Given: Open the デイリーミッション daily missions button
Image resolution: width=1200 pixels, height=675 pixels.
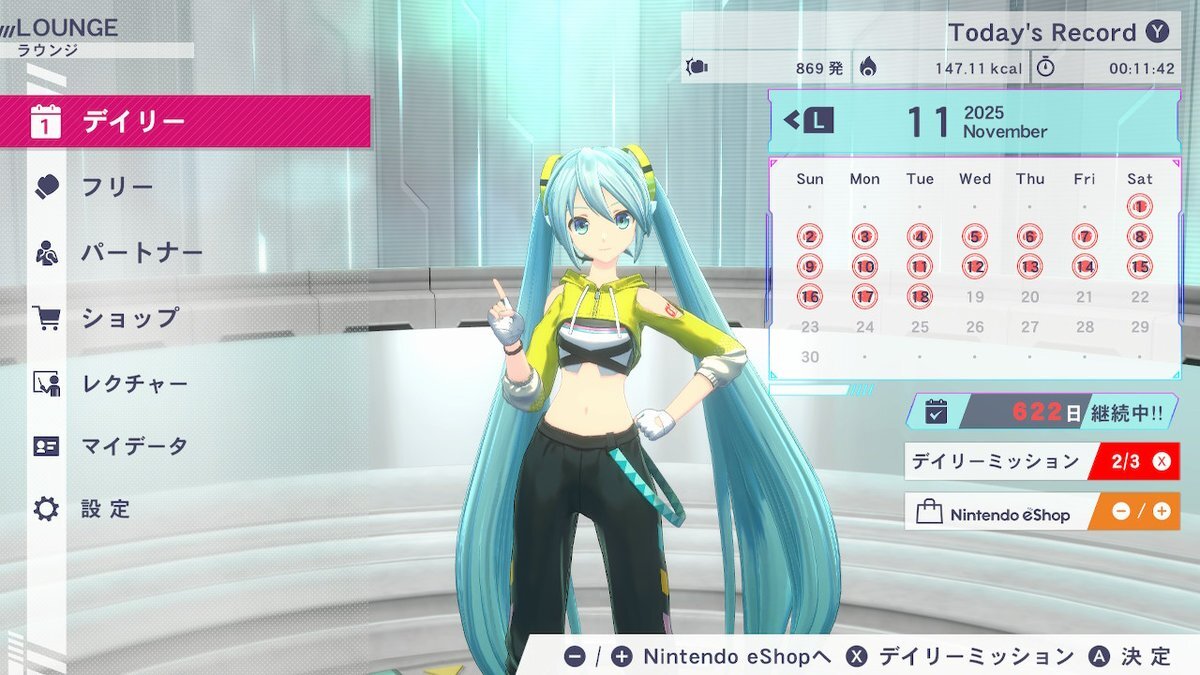Looking at the screenshot, I should pos(1041,461).
